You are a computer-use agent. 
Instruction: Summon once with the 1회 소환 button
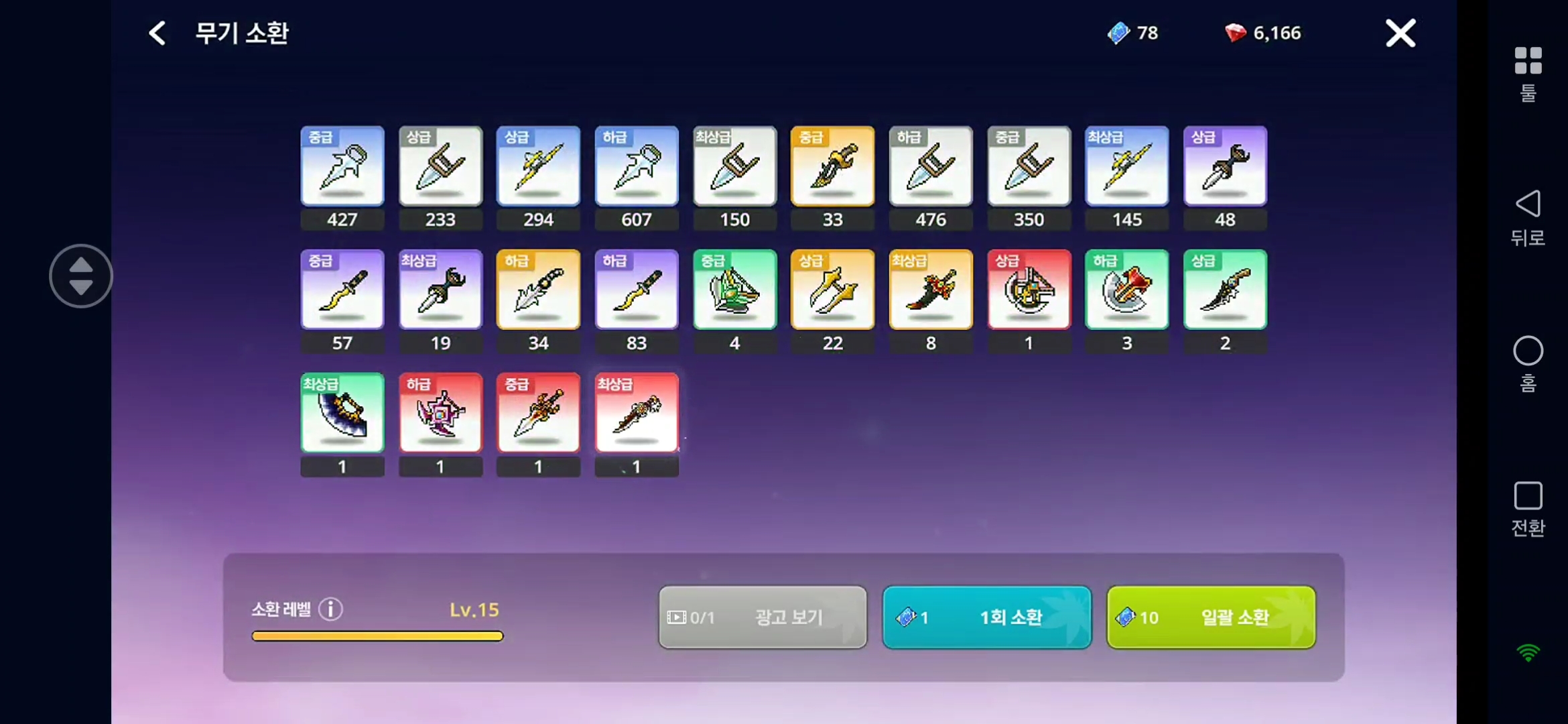986,617
